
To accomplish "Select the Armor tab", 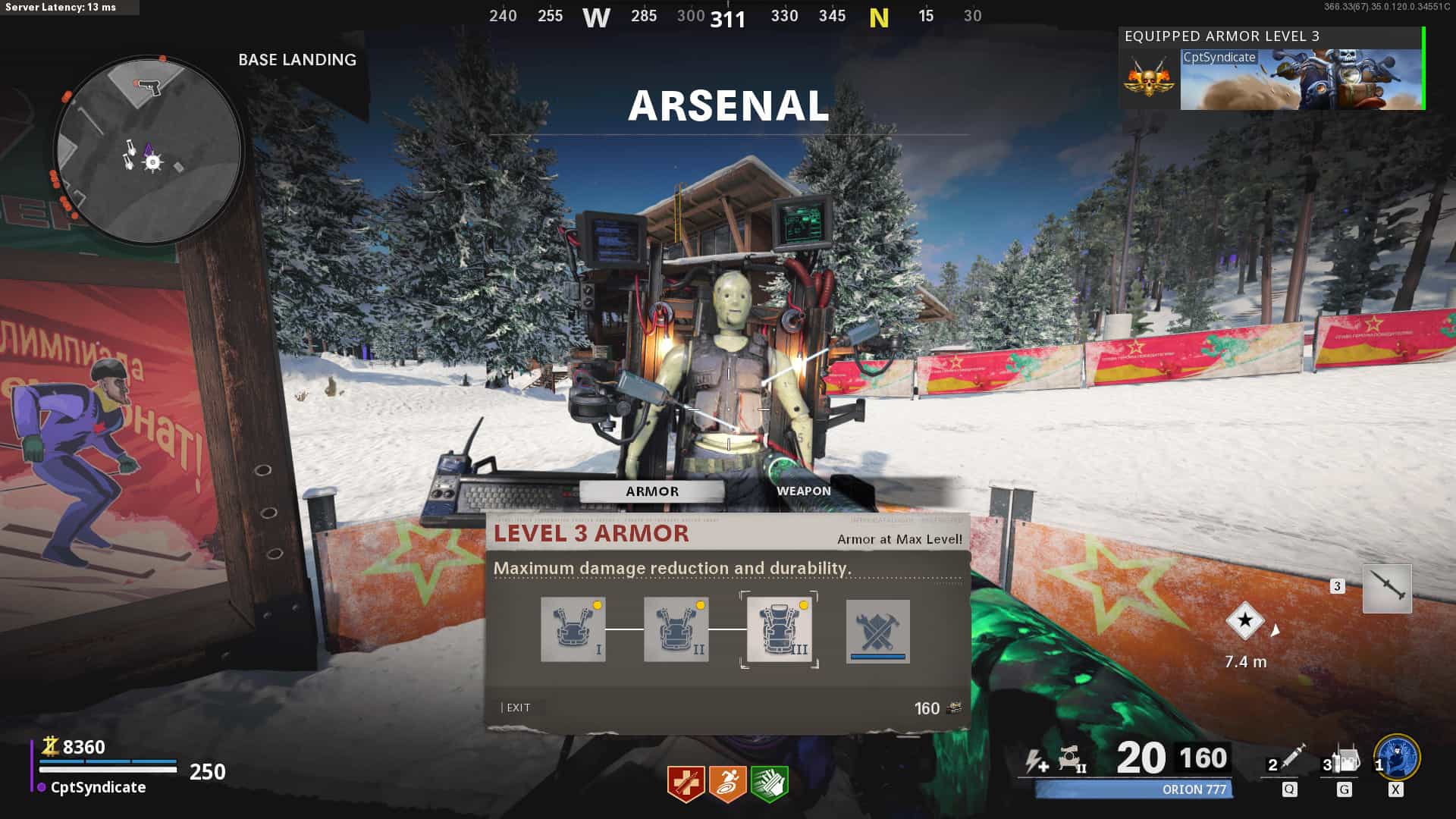I will point(652,491).
